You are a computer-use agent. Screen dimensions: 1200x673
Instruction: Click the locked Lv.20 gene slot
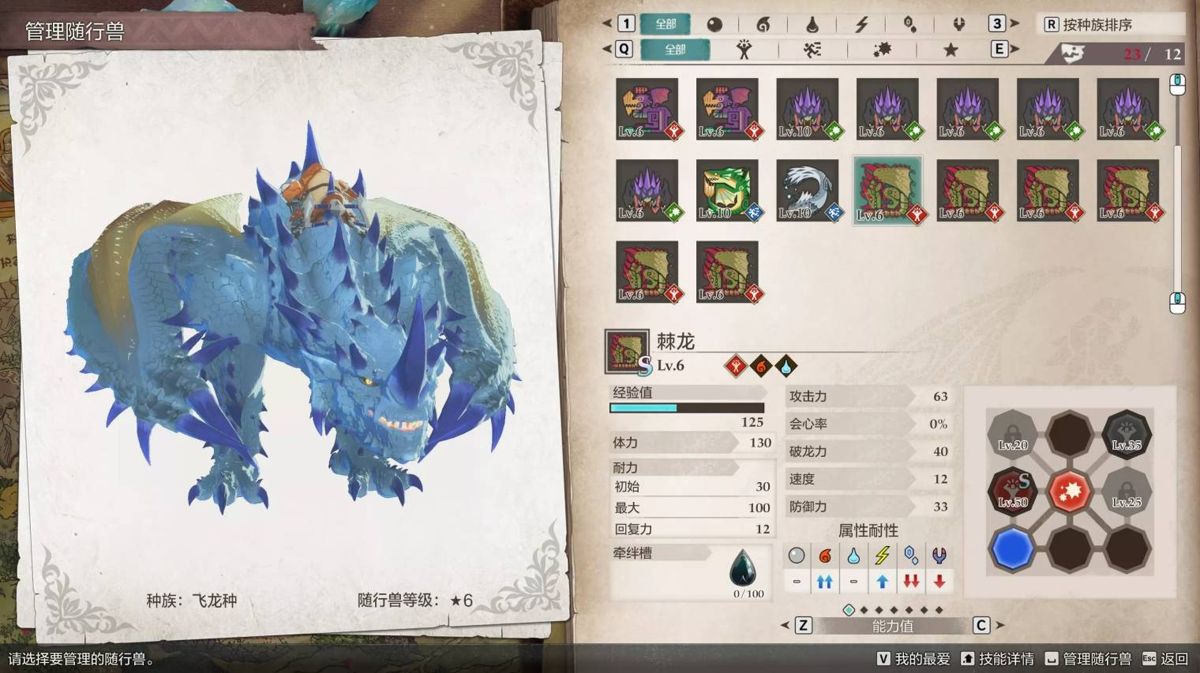tap(1012, 434)
